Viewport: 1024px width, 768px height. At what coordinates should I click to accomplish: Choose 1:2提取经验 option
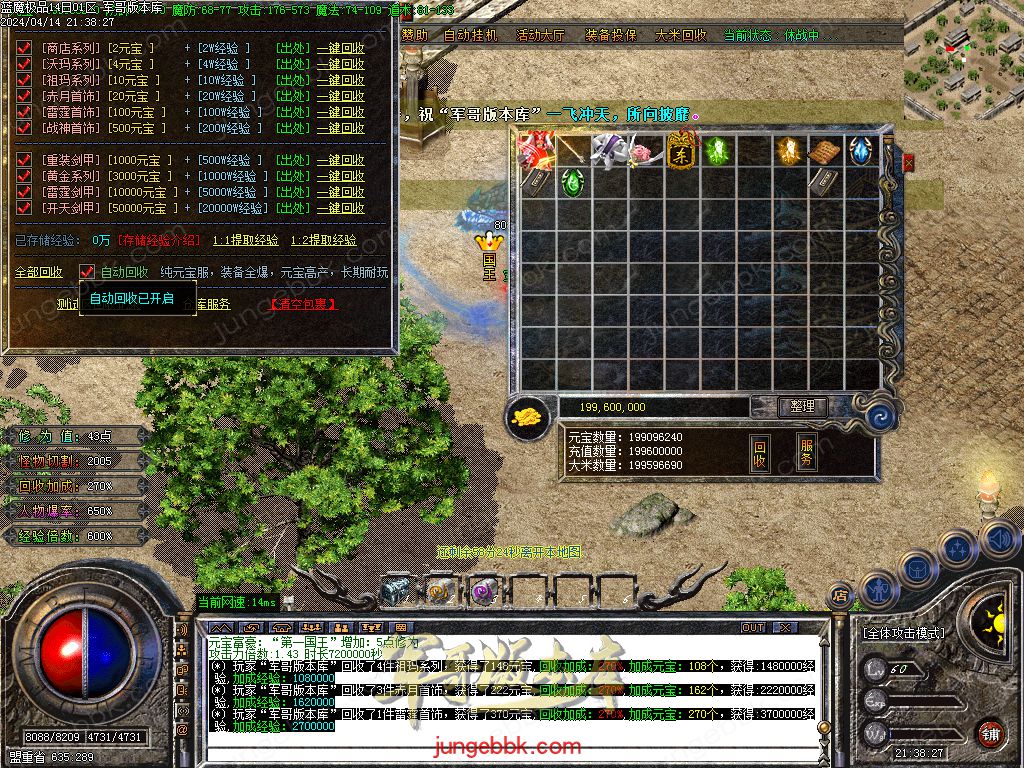click(323, 240)
